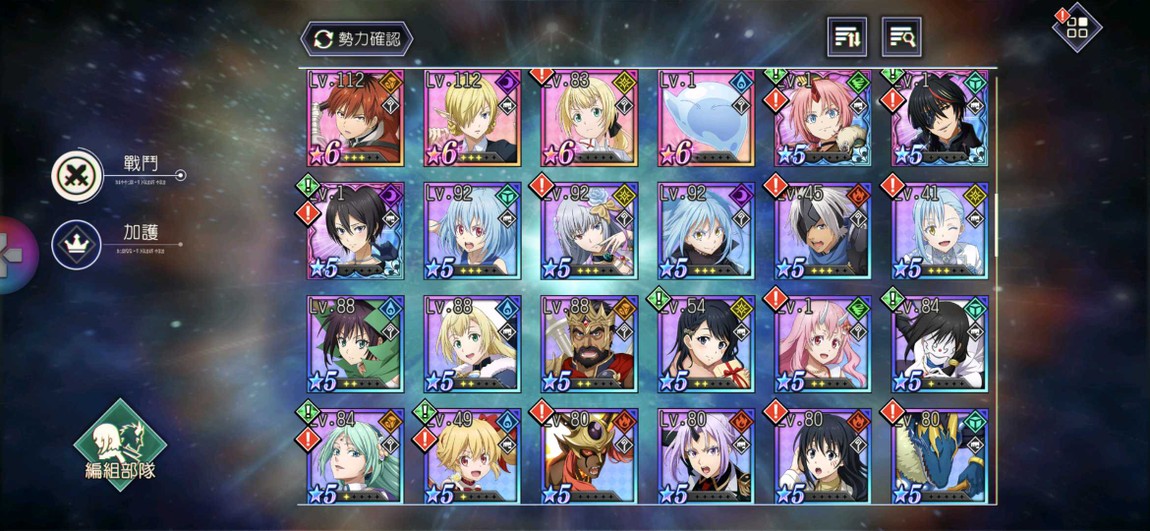
Task: Open the diamond grid menu icon
Action: (x=1077, y=28)
